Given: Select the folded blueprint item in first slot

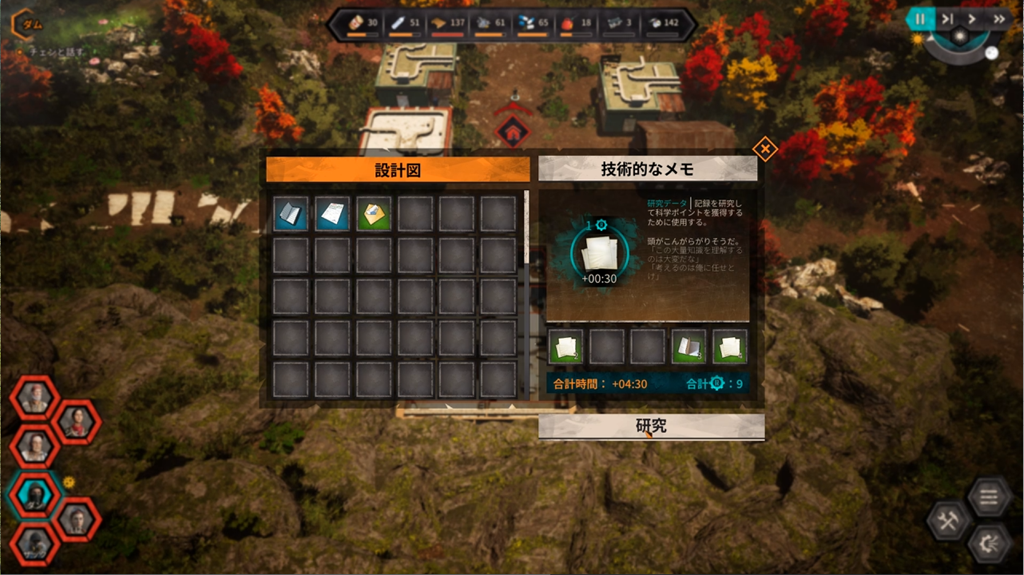Looking at the screenshot, I should click(290, 214).
